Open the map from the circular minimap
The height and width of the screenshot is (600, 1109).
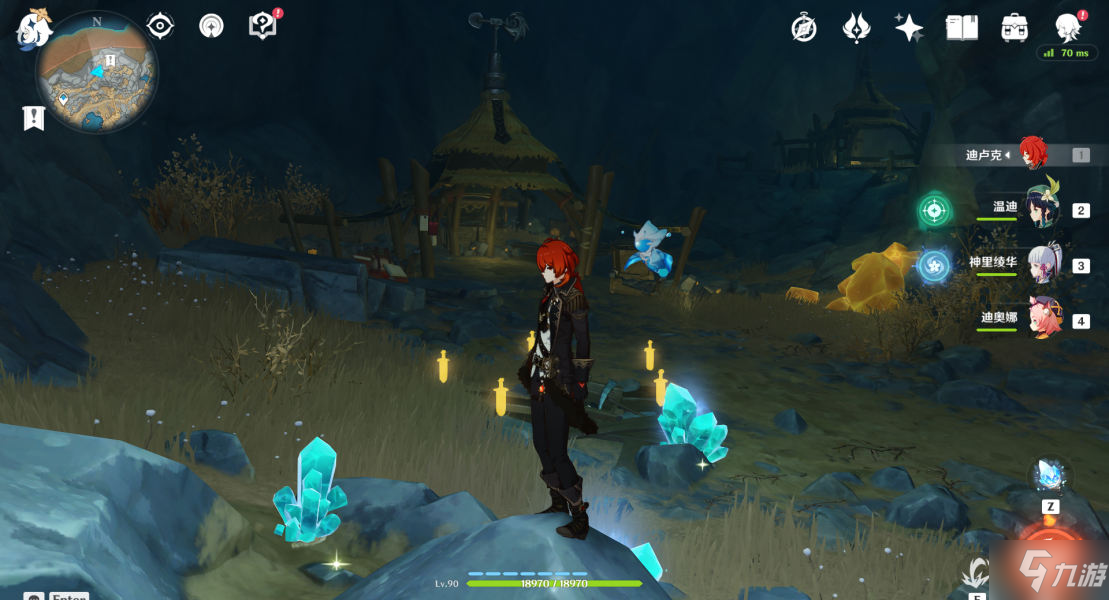coord(97,70)
